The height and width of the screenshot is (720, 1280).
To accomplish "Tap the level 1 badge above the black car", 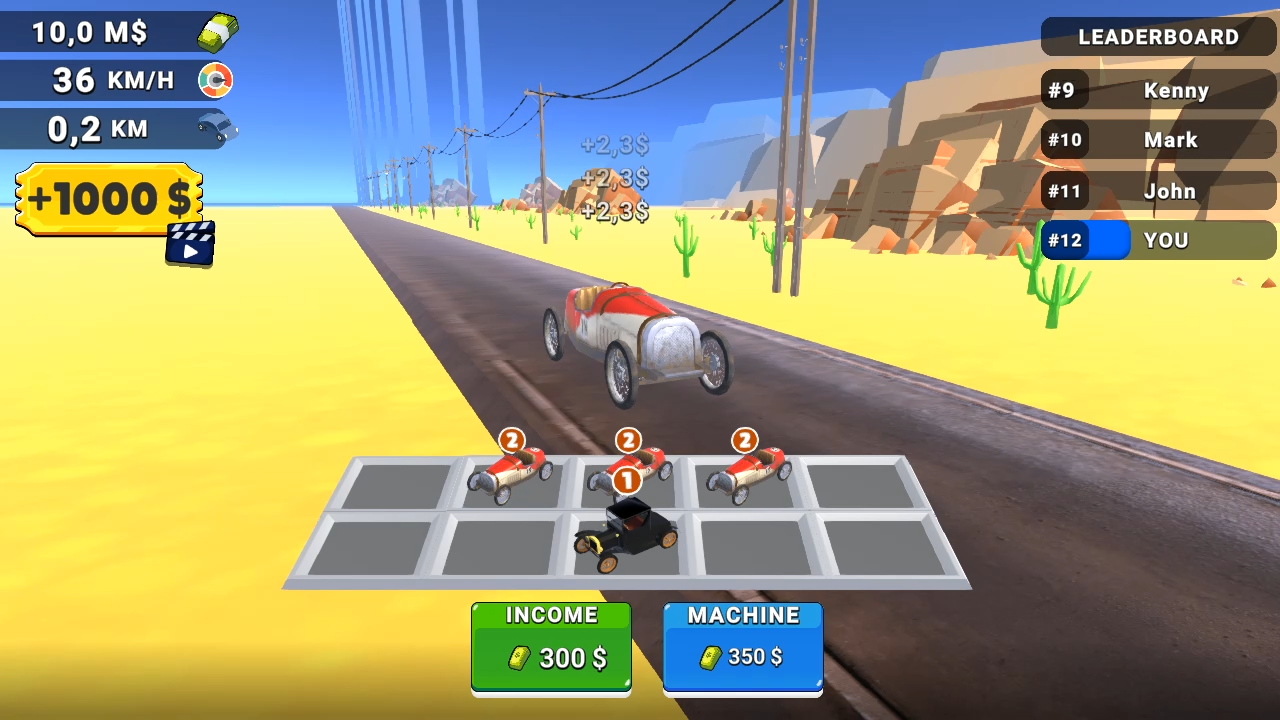I will coord(628,481).
